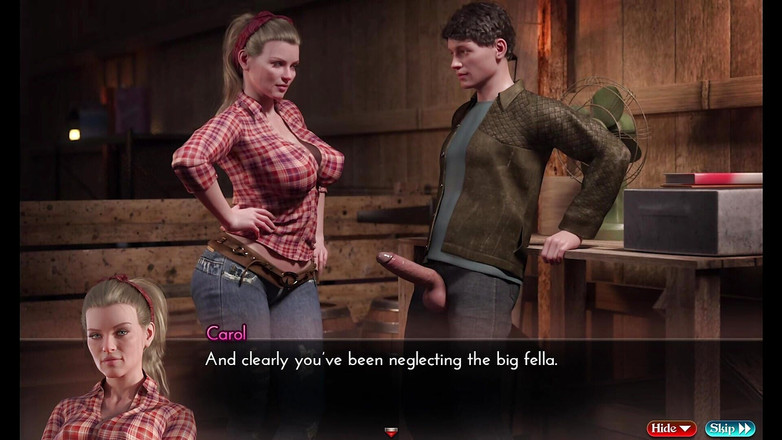Skip ahead using the Skip button

coord(730,428)
